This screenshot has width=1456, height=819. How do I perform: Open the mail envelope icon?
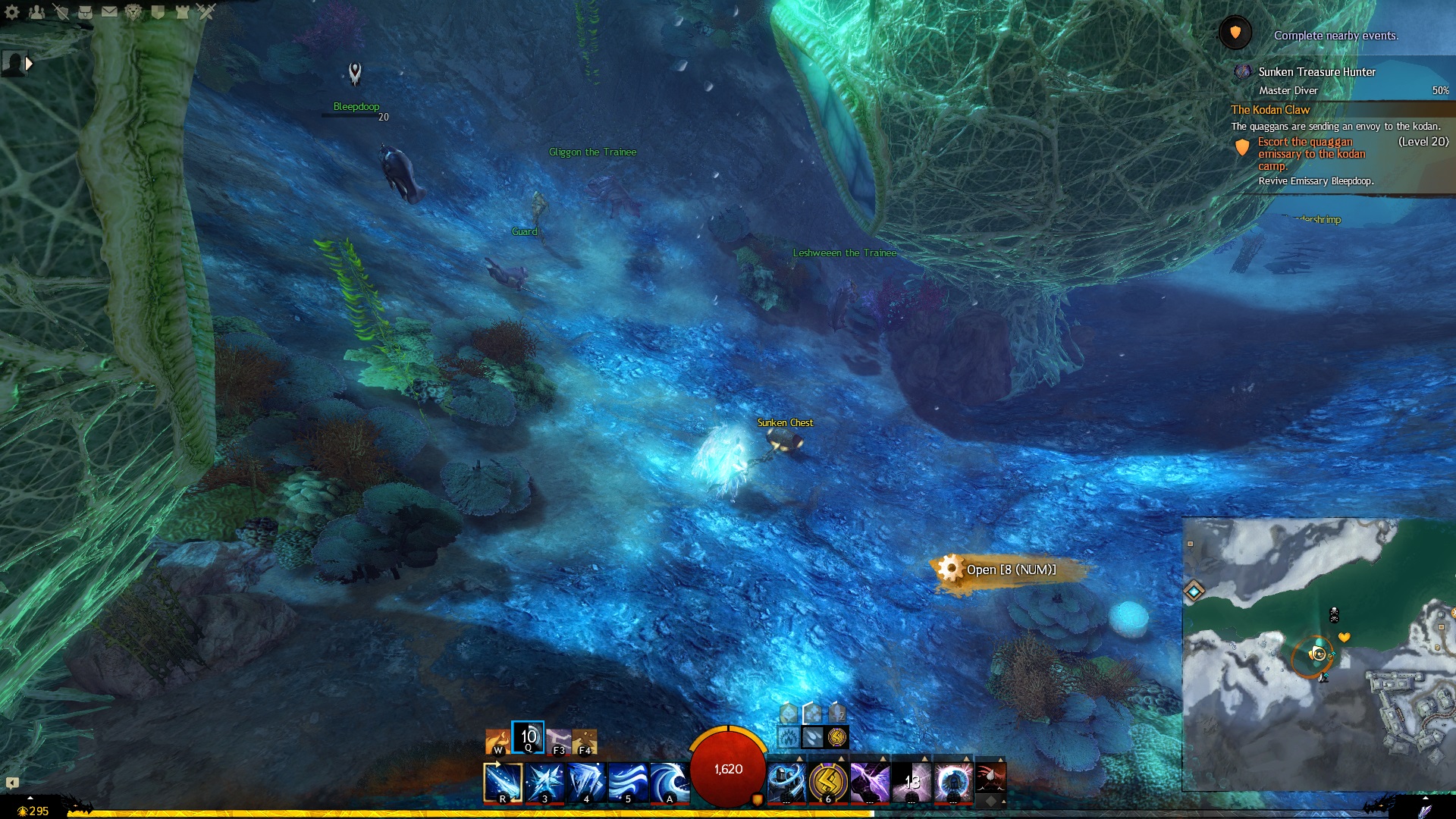point(109,11)
